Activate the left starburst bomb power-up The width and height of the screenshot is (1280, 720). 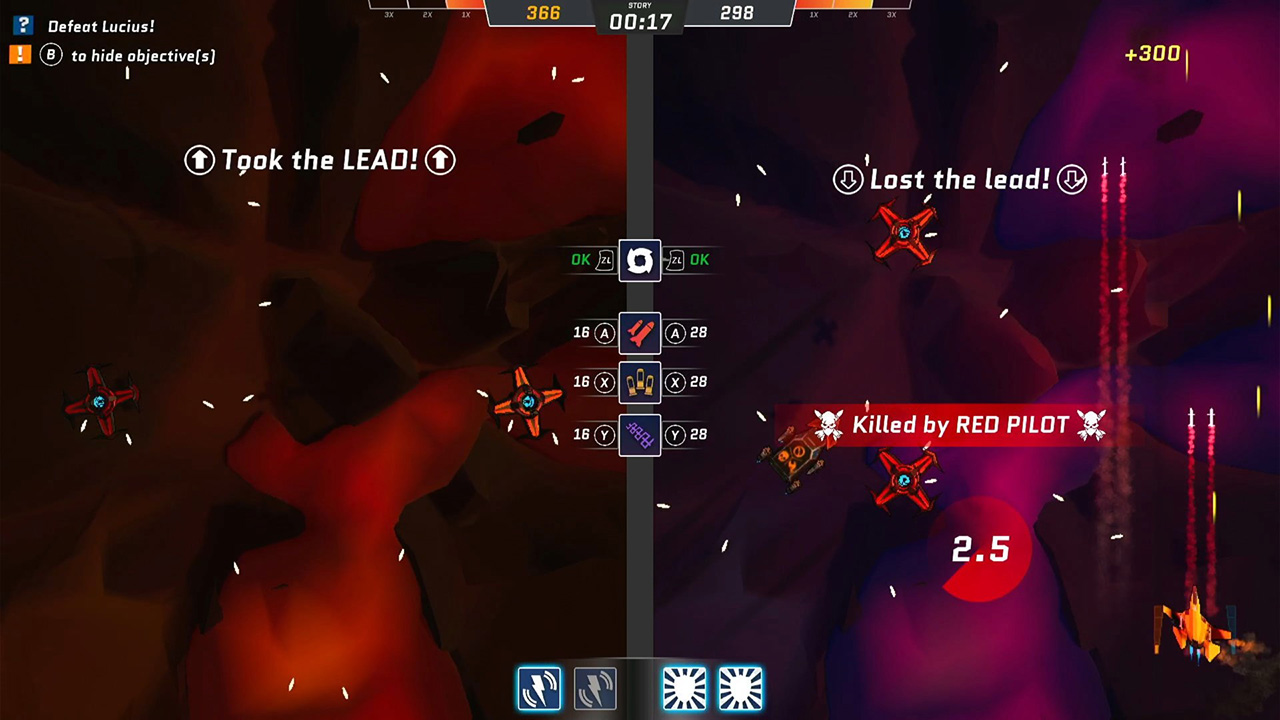(684, 687)
